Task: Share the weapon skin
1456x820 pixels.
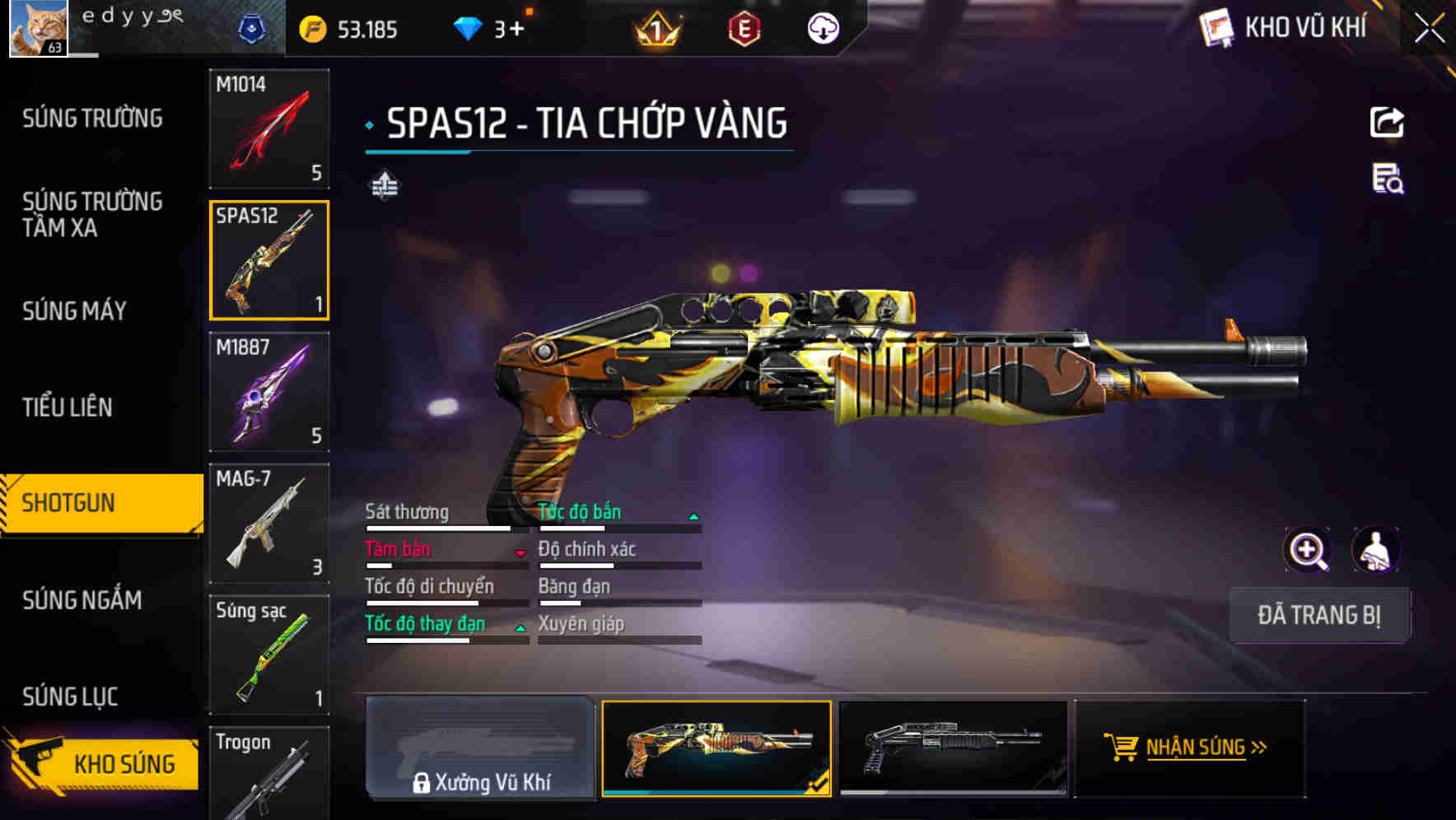Action: (x=1387, y=123)
